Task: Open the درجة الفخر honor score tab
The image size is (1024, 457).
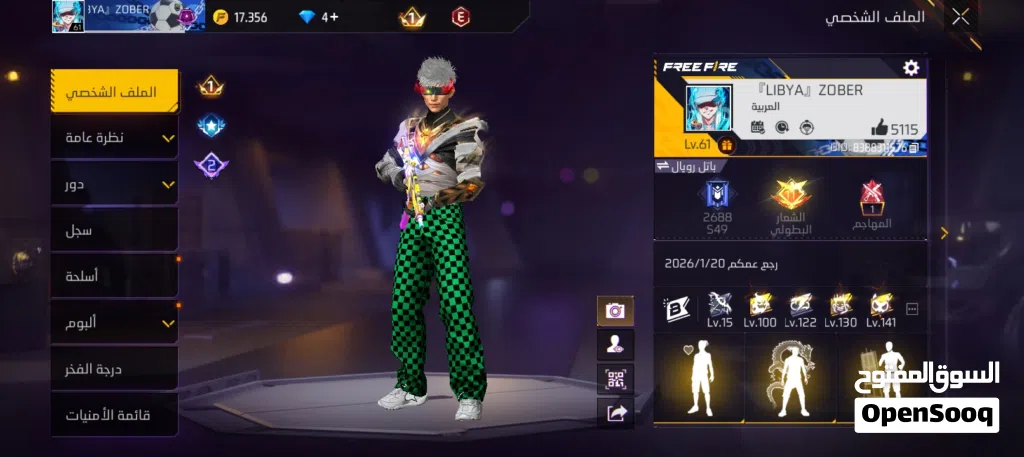Action: point(115,369)
